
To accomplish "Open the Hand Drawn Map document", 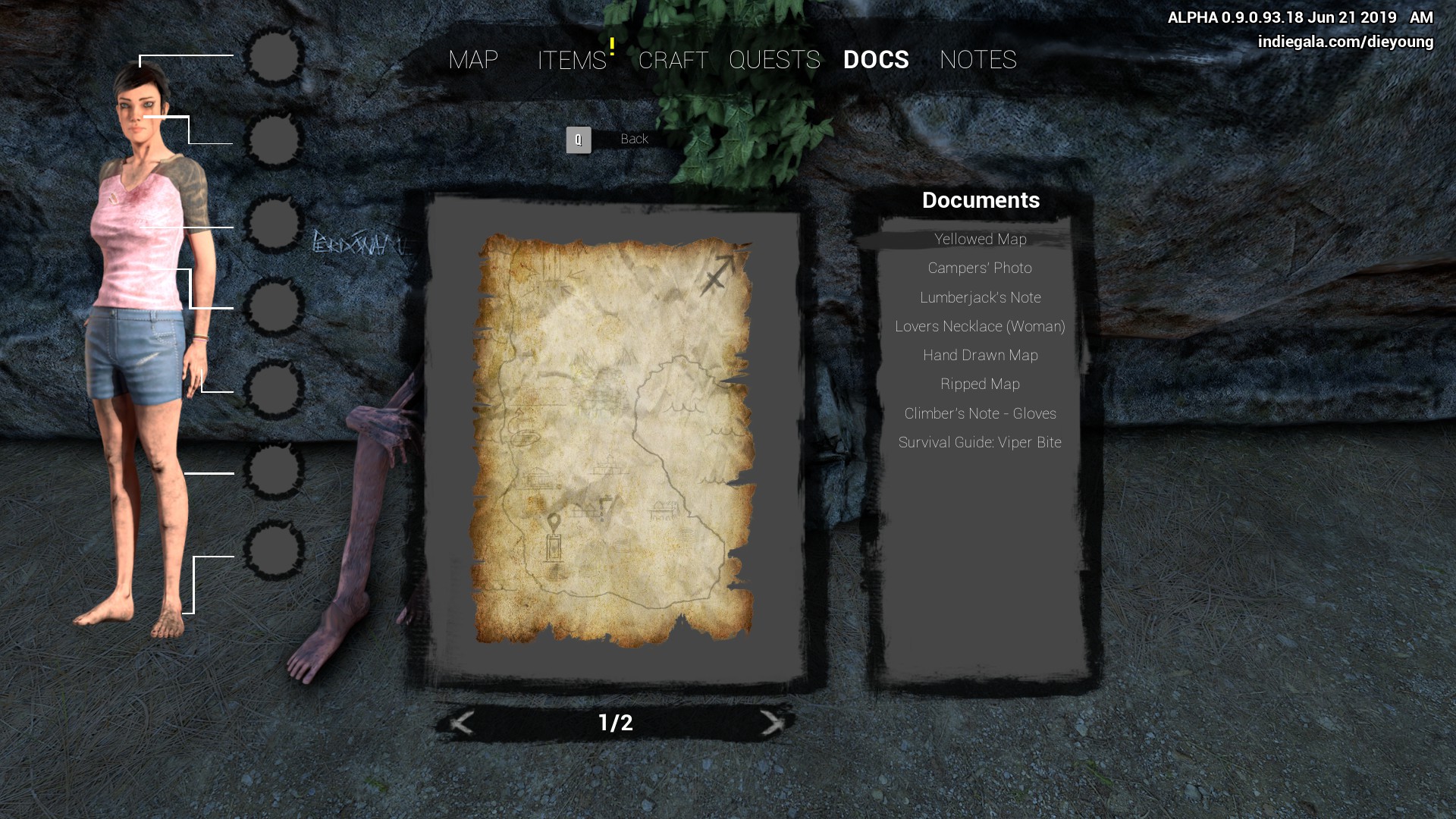I will [980, 355].
